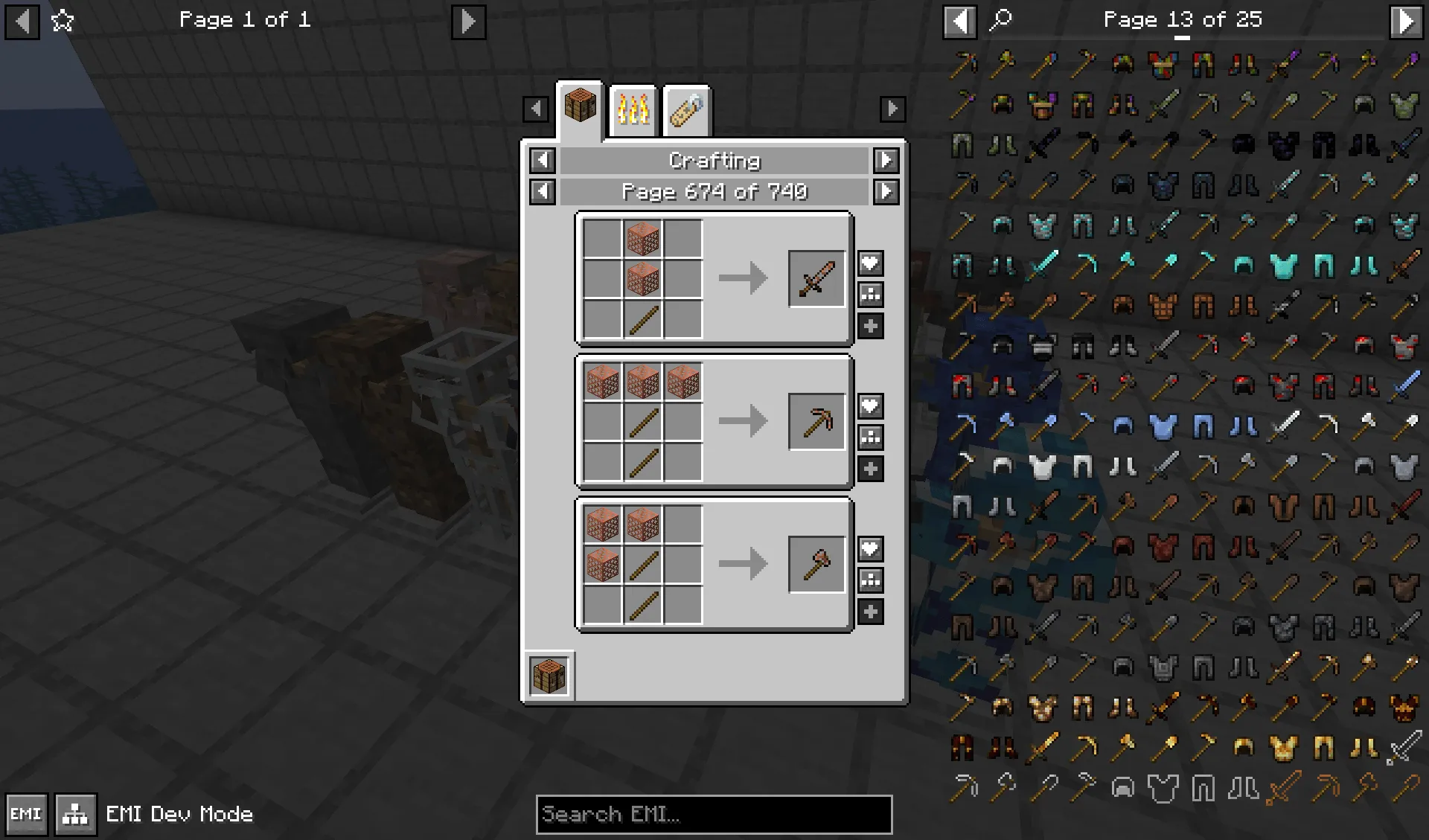The height and width of the screenshot is (840, 1429).
Task: Favorite the copper axe recipe with the heart
Action: tap(870, 549)
